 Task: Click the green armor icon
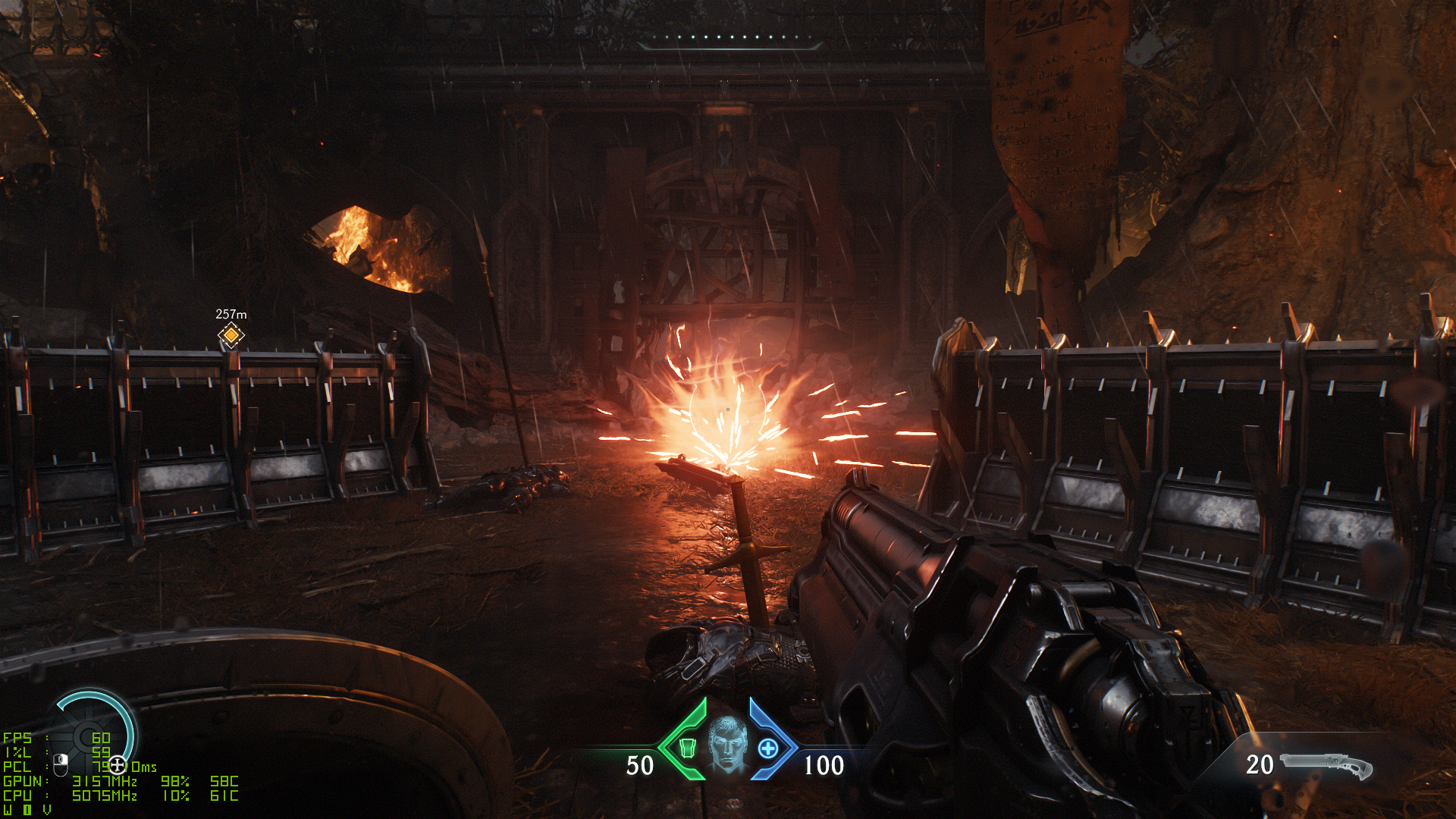[x=687, y=748]
